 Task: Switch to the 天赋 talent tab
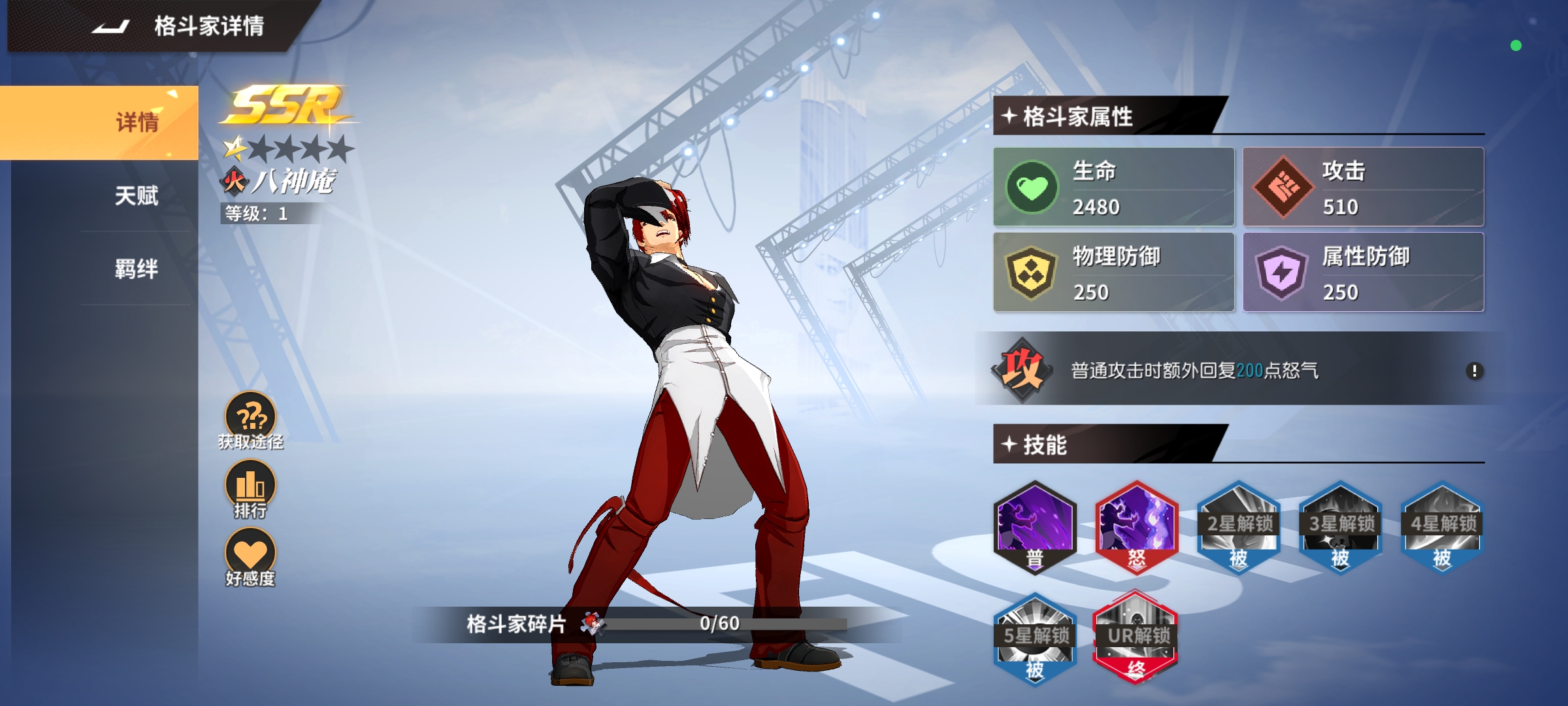click(x=136, y=195)
